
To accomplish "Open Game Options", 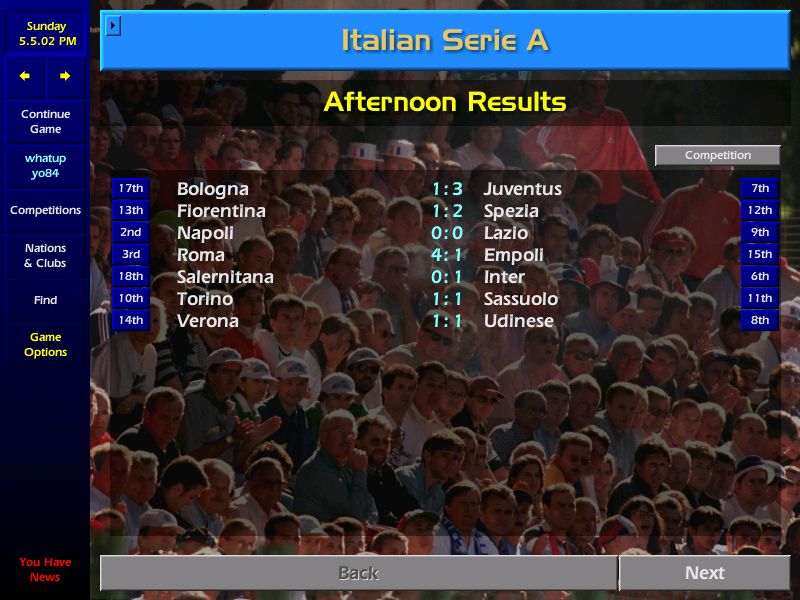I will click(x=45, y=345).
